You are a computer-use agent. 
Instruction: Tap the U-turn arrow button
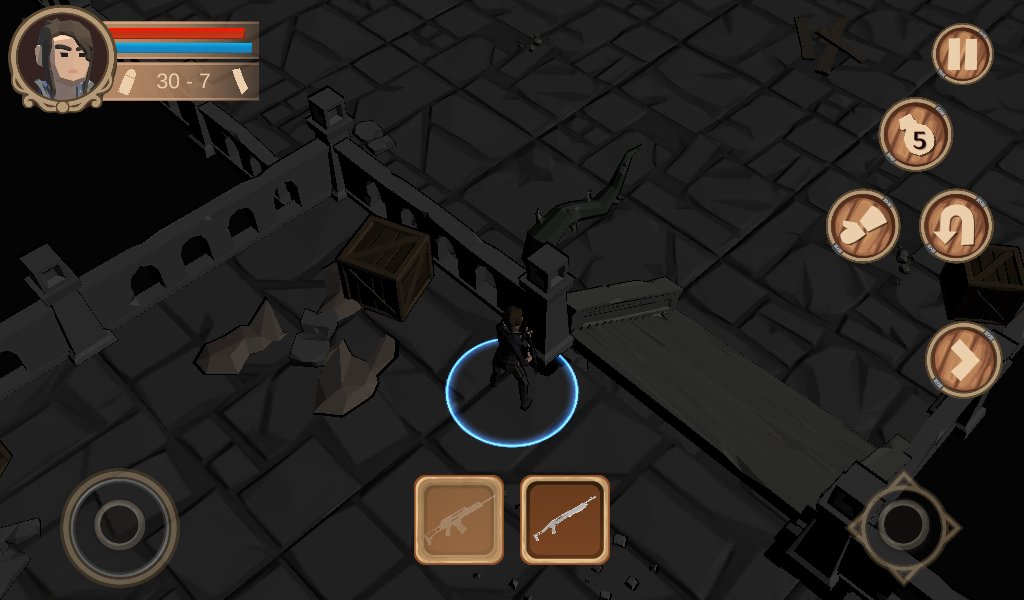[x=955, y=226]
